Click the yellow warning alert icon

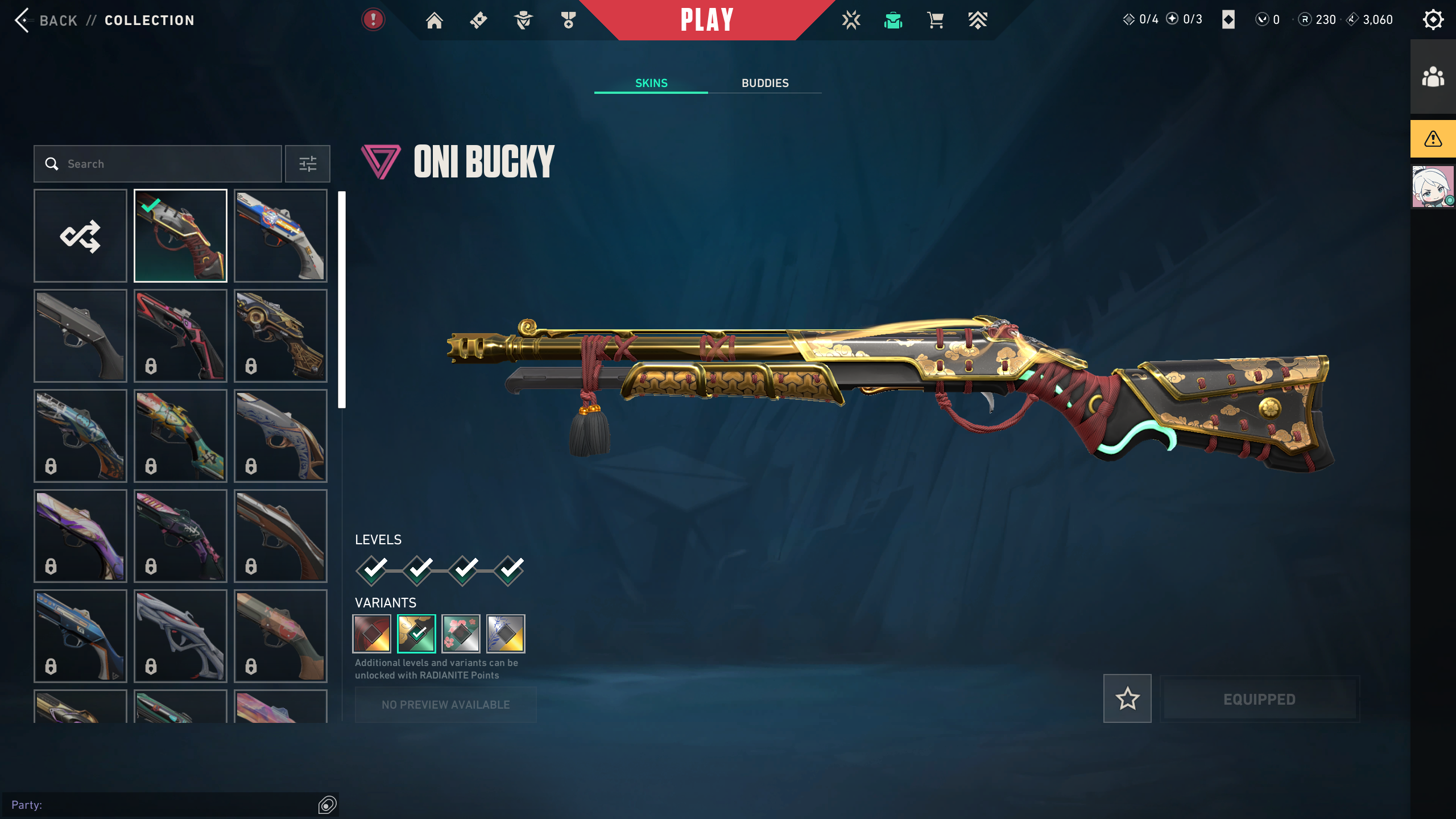point(1433,139)
